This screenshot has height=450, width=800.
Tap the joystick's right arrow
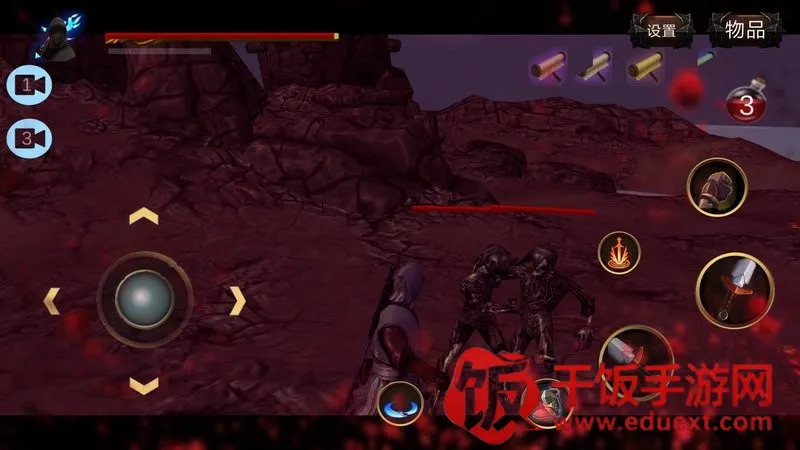point(237,299)
